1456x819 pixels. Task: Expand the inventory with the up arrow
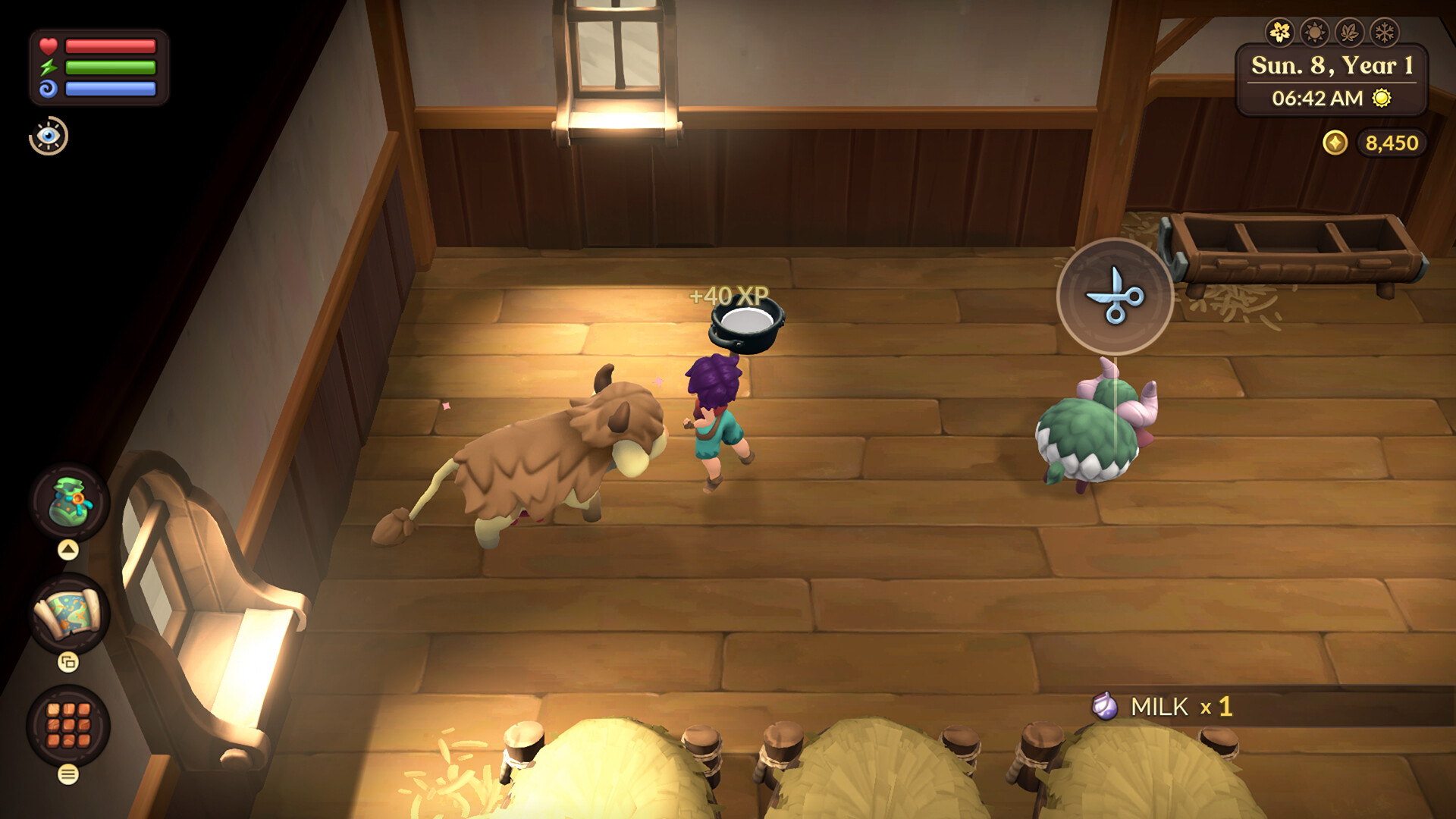(67, 550)
